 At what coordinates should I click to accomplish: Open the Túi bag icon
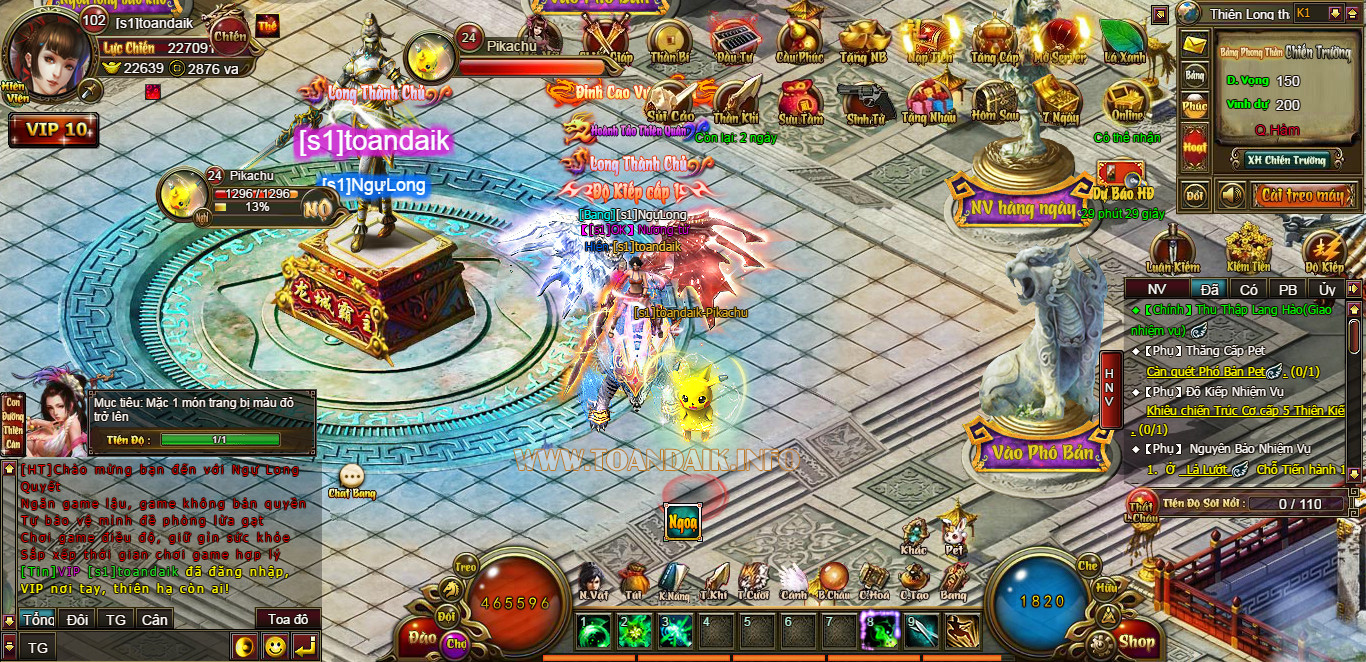[x=634, y=579]
